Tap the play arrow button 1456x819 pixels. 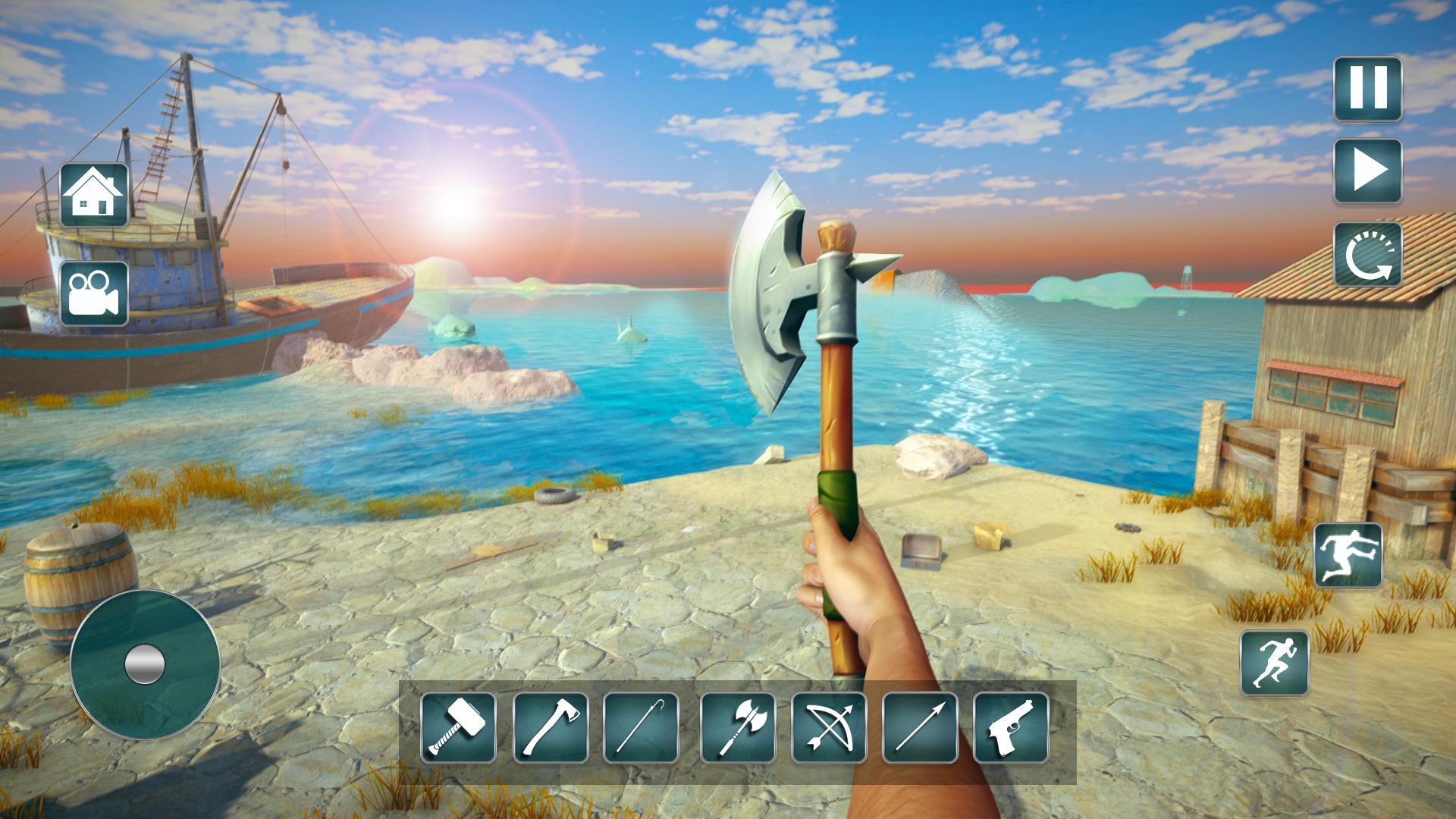pyautogui.click(x=1368, y=171)
